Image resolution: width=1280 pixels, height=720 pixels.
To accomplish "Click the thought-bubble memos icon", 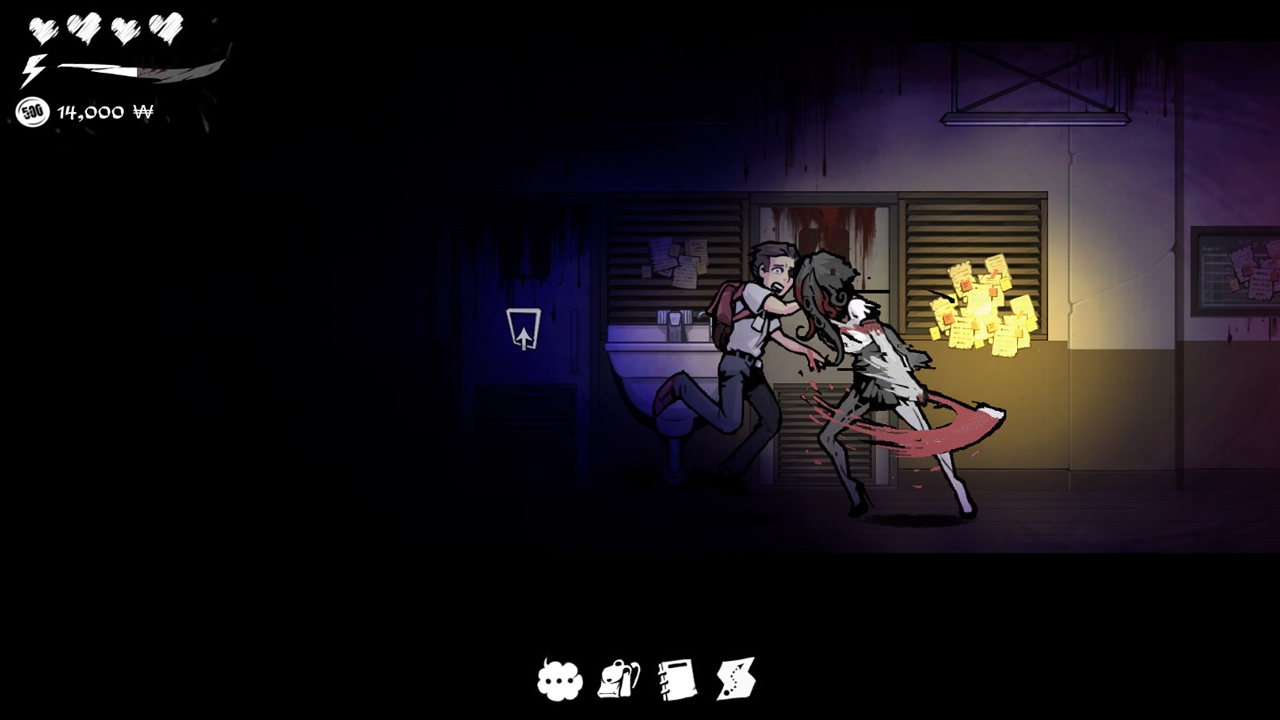I will pyautogui.click(x=560, y=680).
